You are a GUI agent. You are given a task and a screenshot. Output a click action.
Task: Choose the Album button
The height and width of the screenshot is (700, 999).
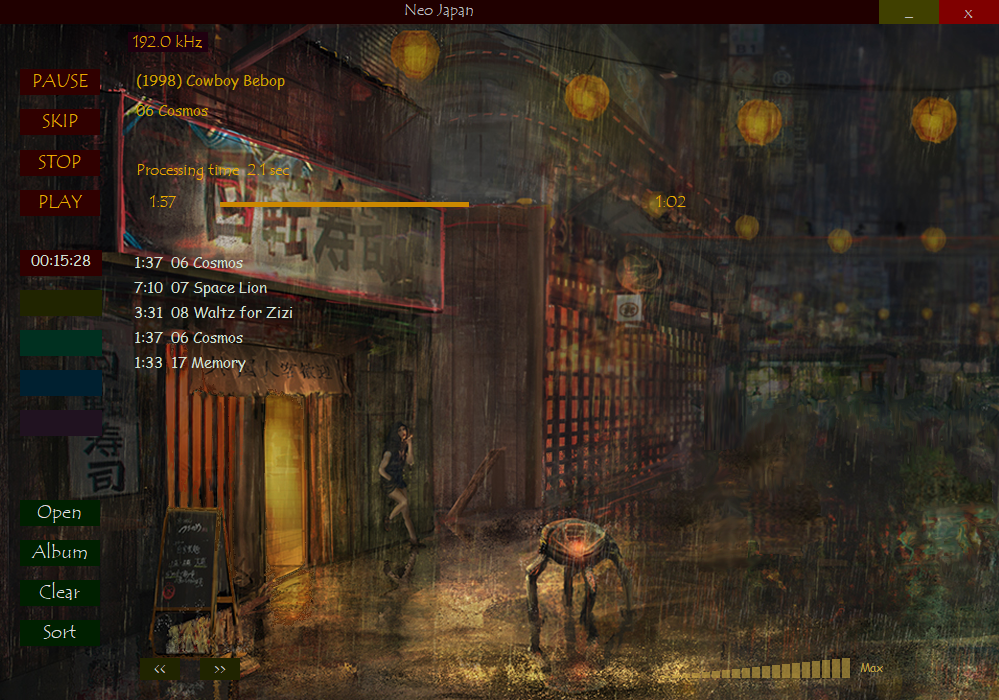tap(60, 552)
